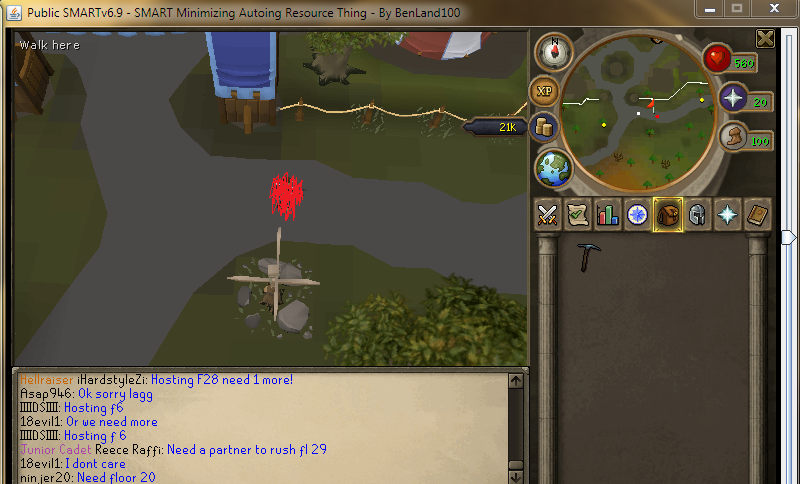This screenshot has width=800, height=484.
Task: Click the chat box scroll up arrow
Action: (x=516, y=381)
